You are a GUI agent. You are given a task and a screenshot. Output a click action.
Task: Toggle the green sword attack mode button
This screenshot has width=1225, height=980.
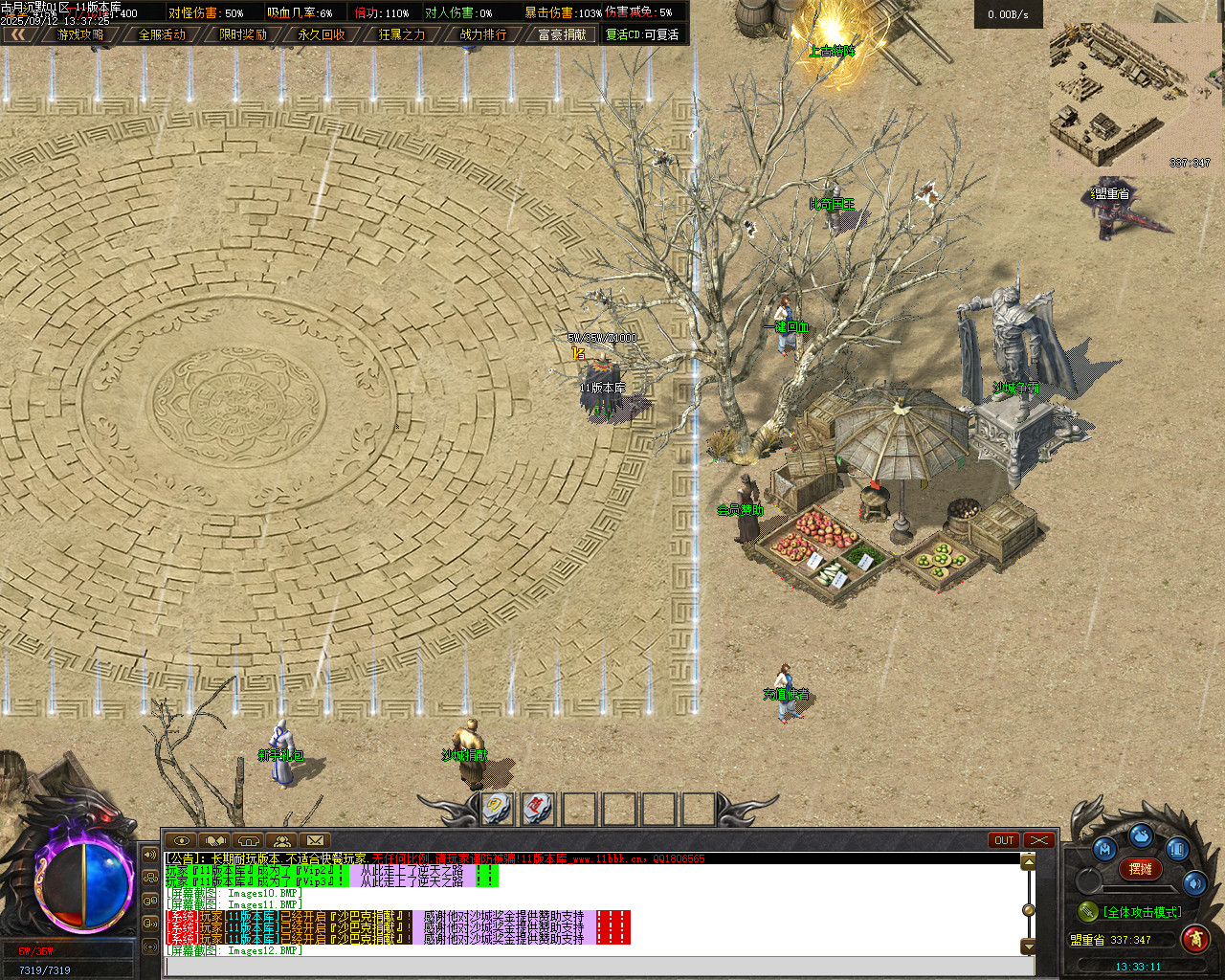(x=1087, y=911)
